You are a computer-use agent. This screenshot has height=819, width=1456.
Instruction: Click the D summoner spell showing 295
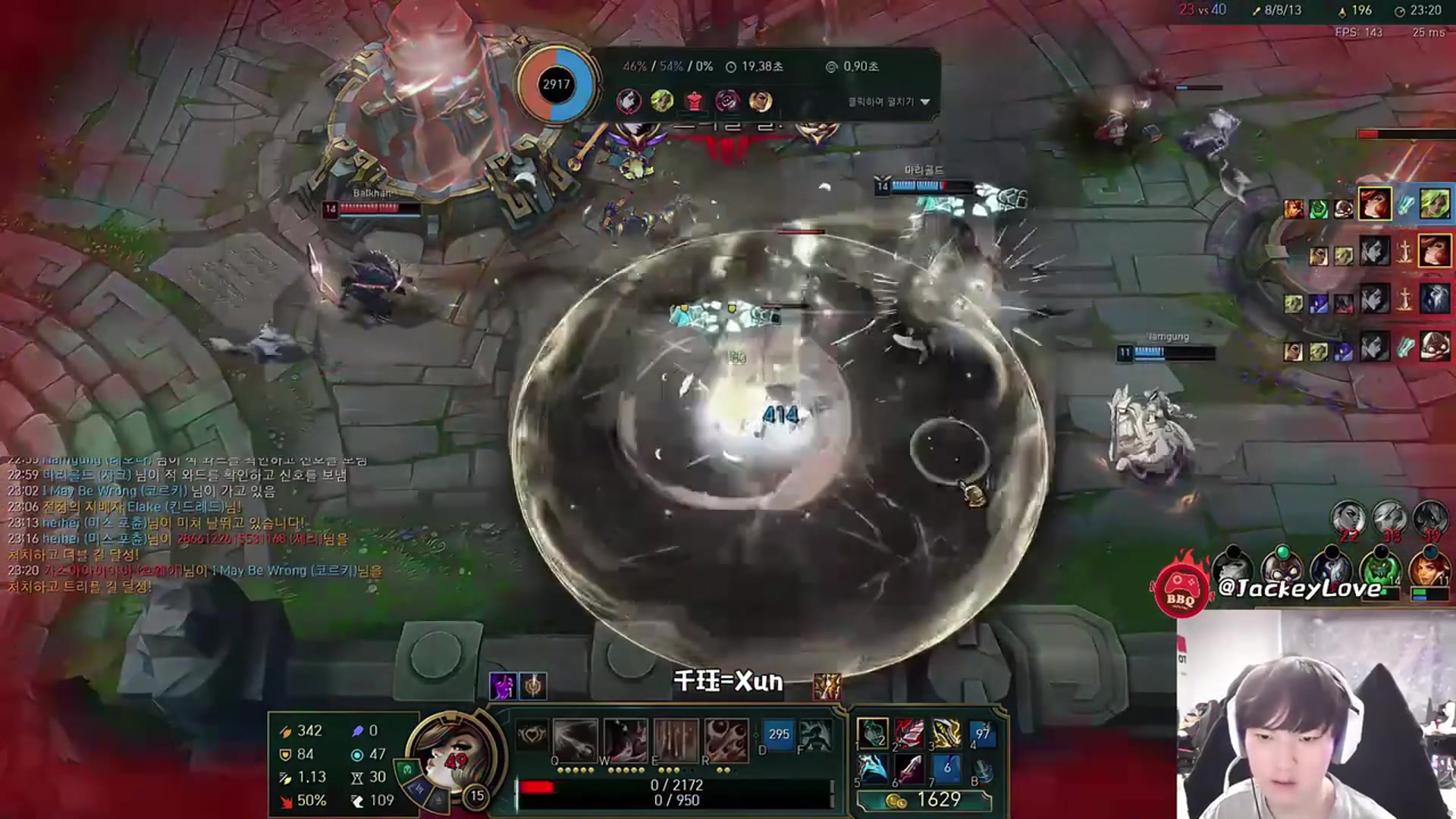click(x=778, y=734)
